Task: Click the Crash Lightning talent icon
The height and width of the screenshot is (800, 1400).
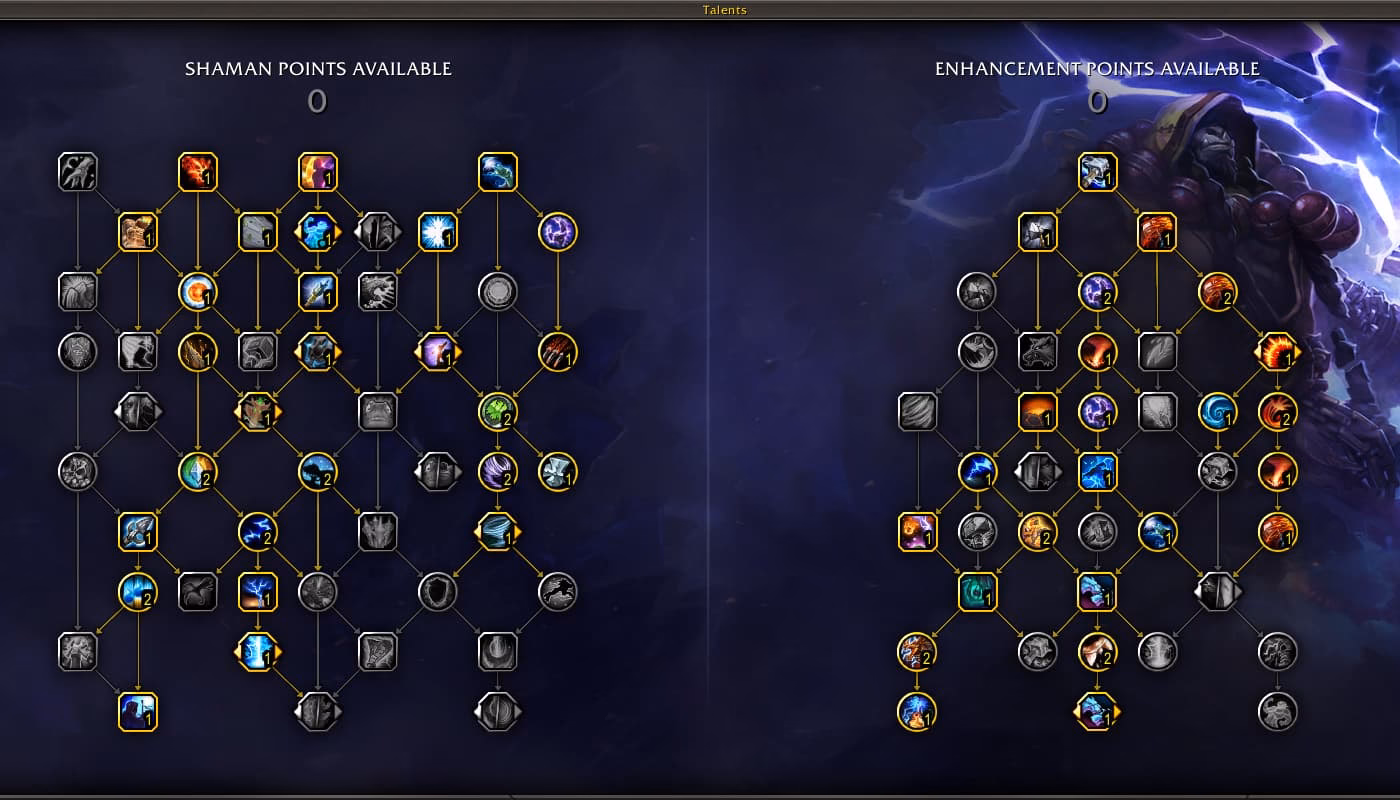Action: 1095,475
